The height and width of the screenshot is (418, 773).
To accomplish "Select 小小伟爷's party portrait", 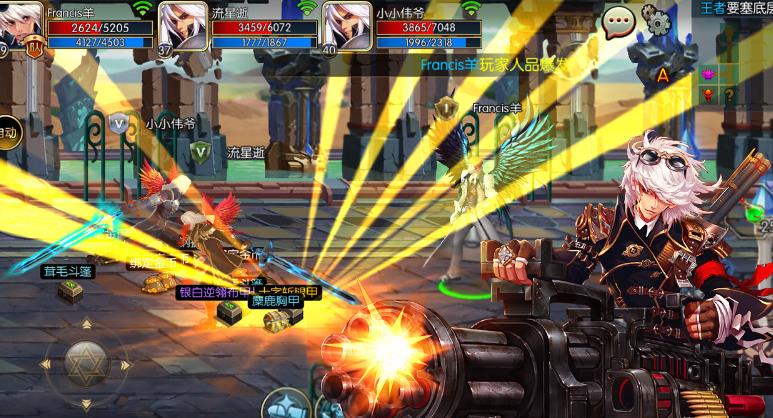I will (347, 24).
